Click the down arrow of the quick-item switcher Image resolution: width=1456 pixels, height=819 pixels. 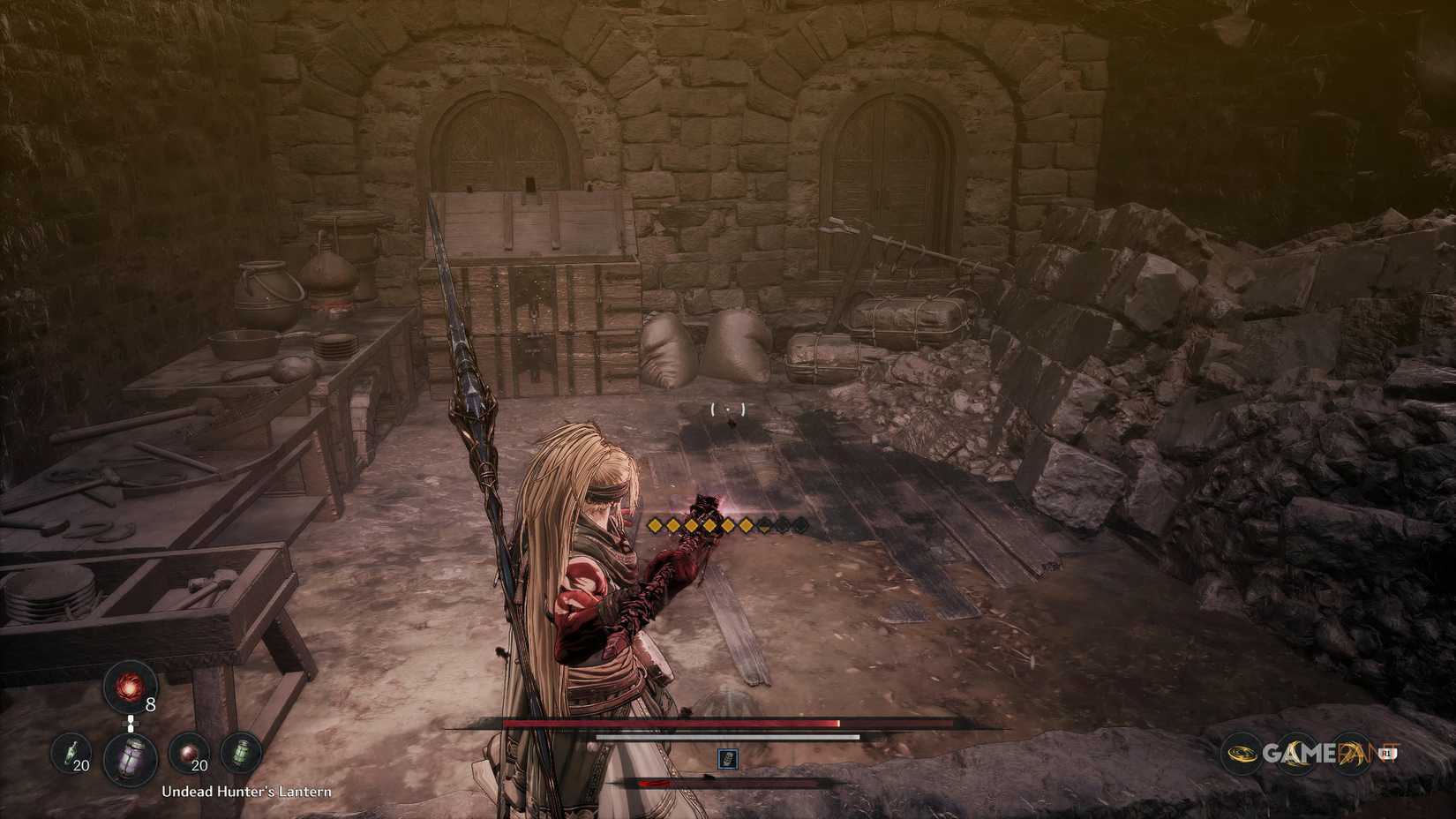131,730
